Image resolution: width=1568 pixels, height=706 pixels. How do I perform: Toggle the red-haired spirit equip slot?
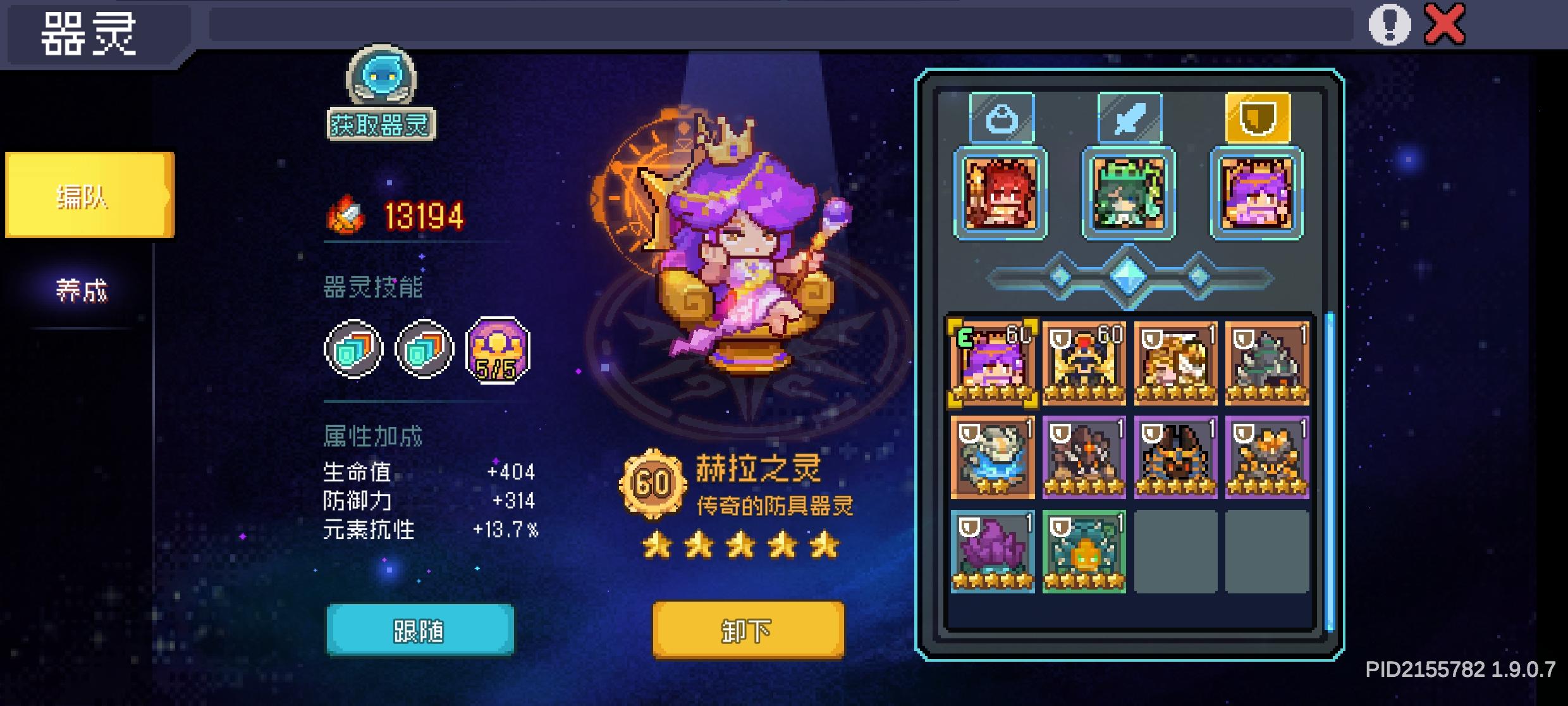click(x=1000, y=195)
